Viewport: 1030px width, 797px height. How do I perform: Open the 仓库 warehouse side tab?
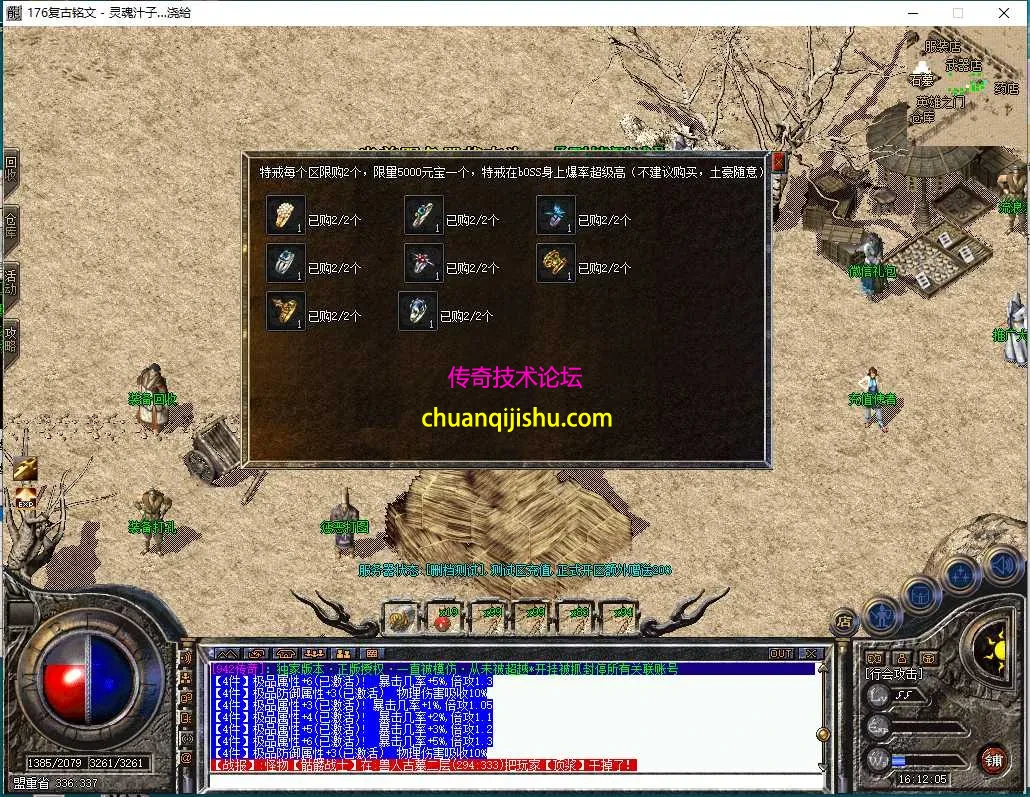[x=10, y=227]
